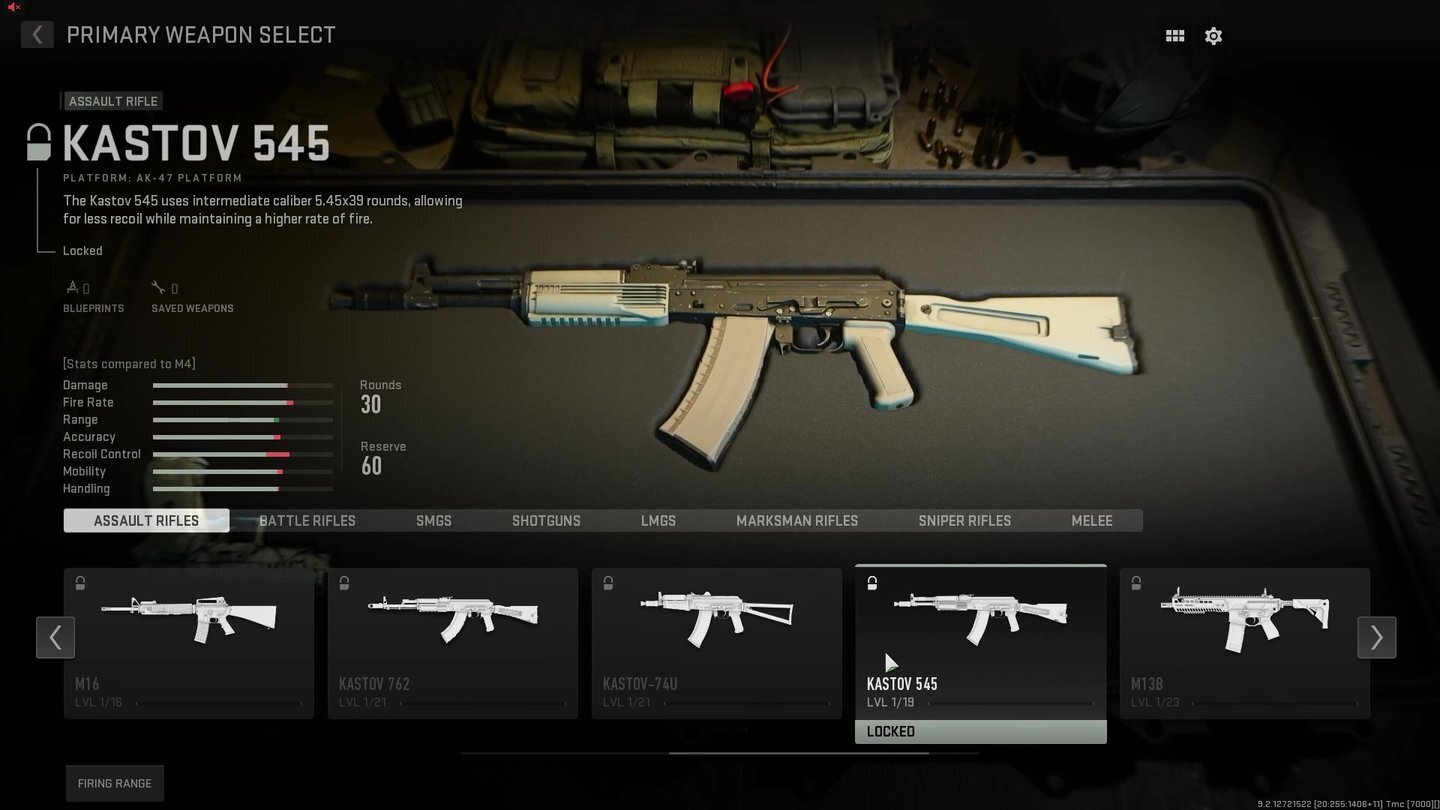
Task: Pick the Kastov-74U weapon tile
Action: click(x=717, y=642)
